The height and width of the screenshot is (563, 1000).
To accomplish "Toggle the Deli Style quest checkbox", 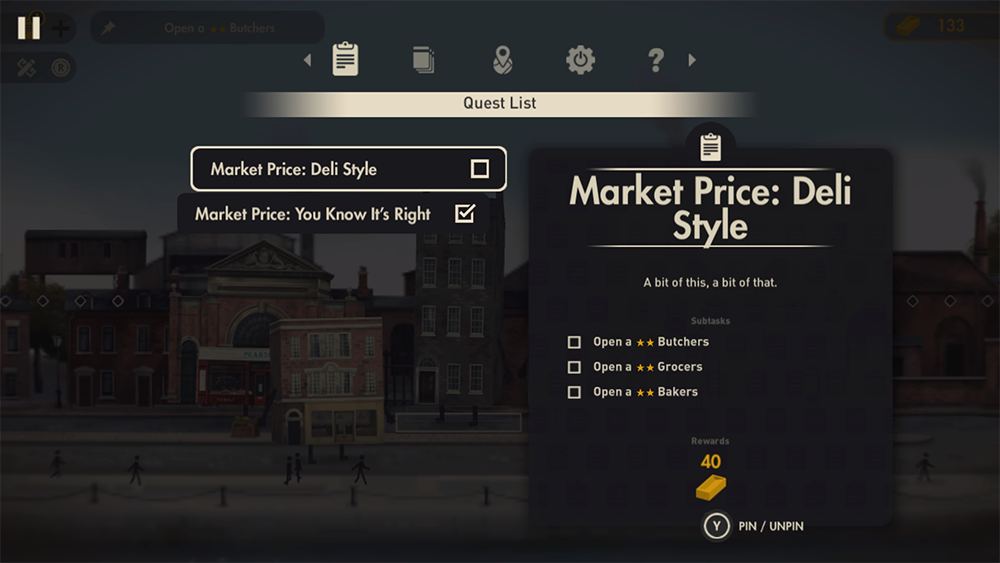I will tap(480, 169).
